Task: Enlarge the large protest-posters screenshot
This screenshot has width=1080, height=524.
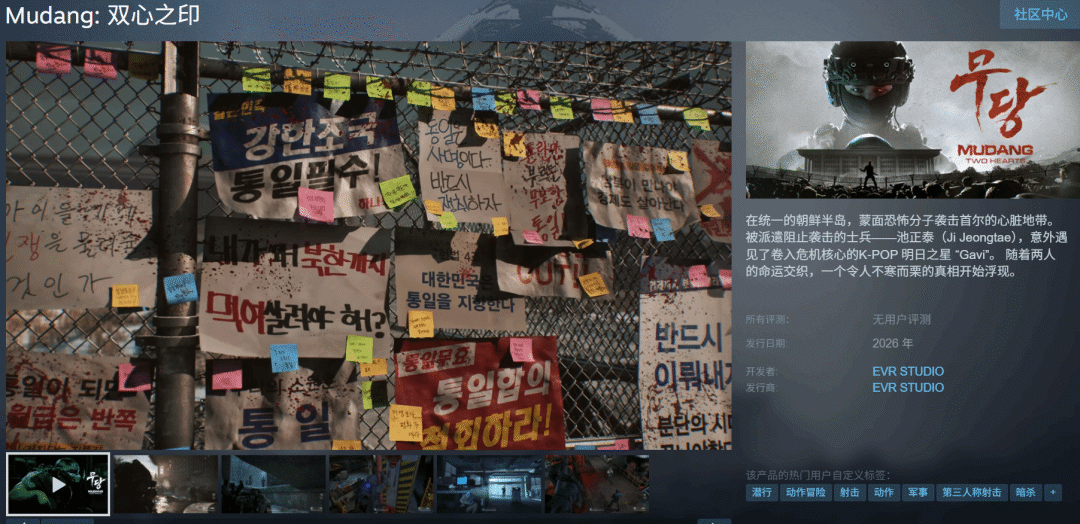Action: coord(368,245)
